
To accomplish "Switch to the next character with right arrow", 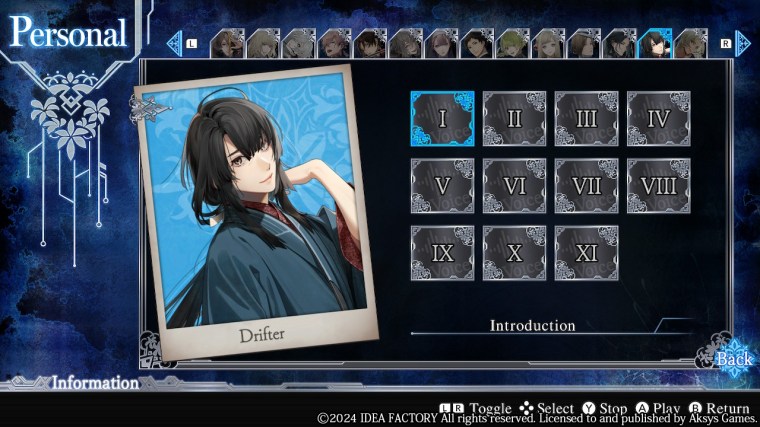I will click(x=742, y=43).
